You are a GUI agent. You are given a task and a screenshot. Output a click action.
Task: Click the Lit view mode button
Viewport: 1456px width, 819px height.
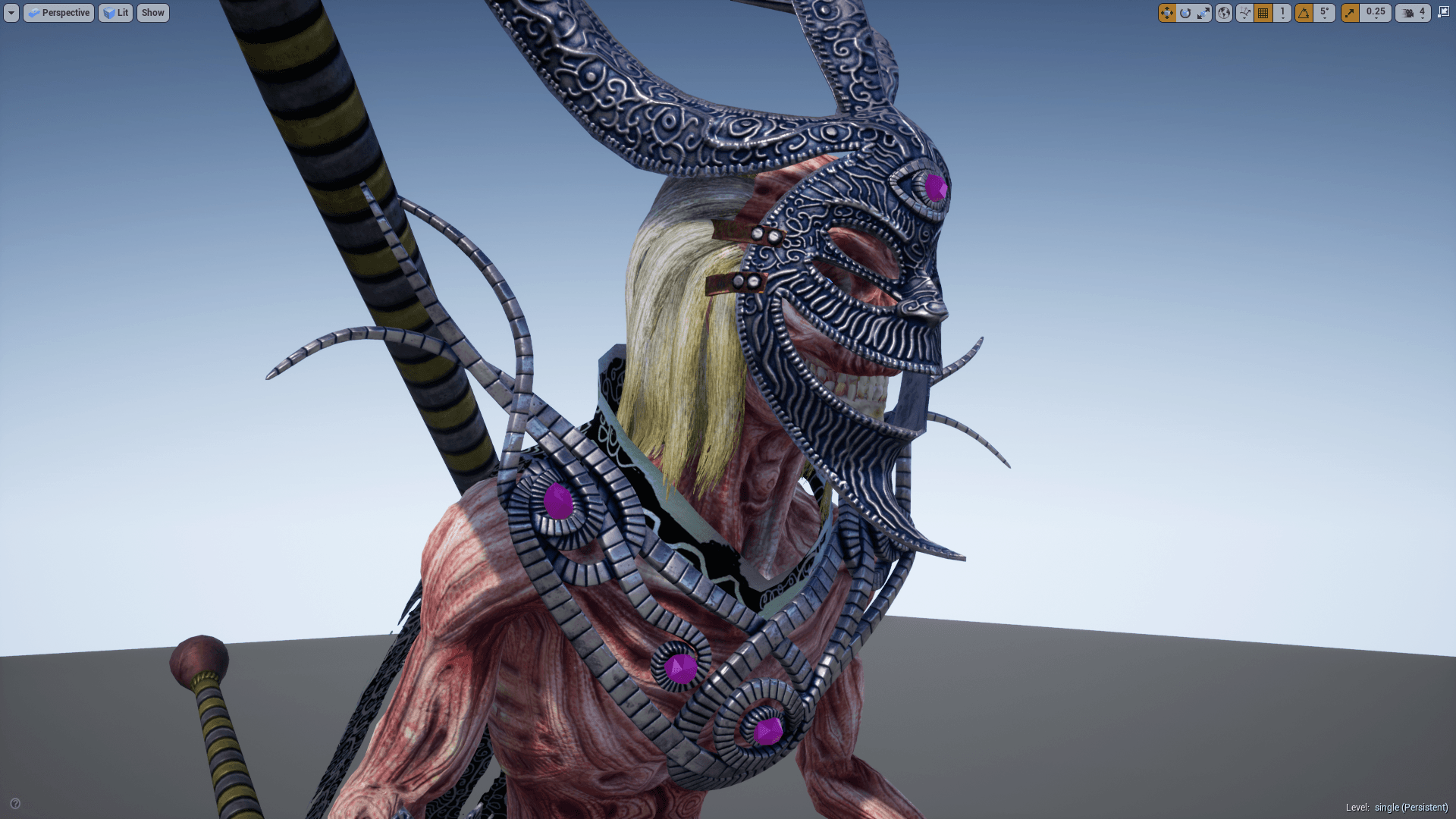click(x=115, y=13)
